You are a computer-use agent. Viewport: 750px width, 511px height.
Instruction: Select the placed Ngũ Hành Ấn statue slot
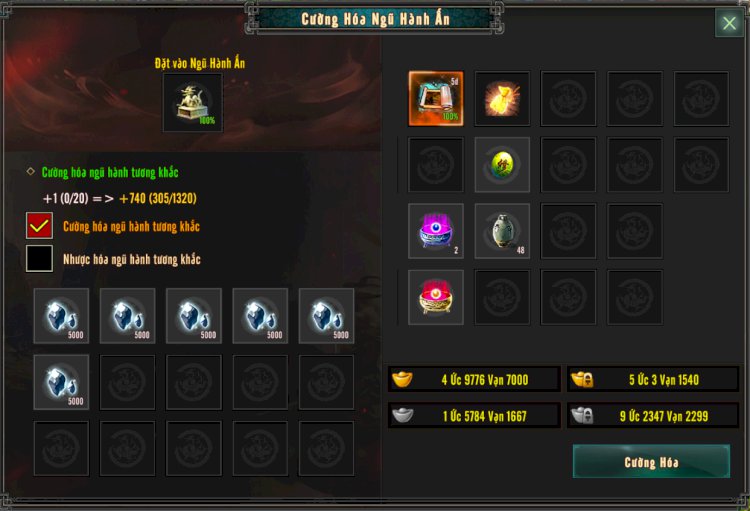[x=193, y=102]
